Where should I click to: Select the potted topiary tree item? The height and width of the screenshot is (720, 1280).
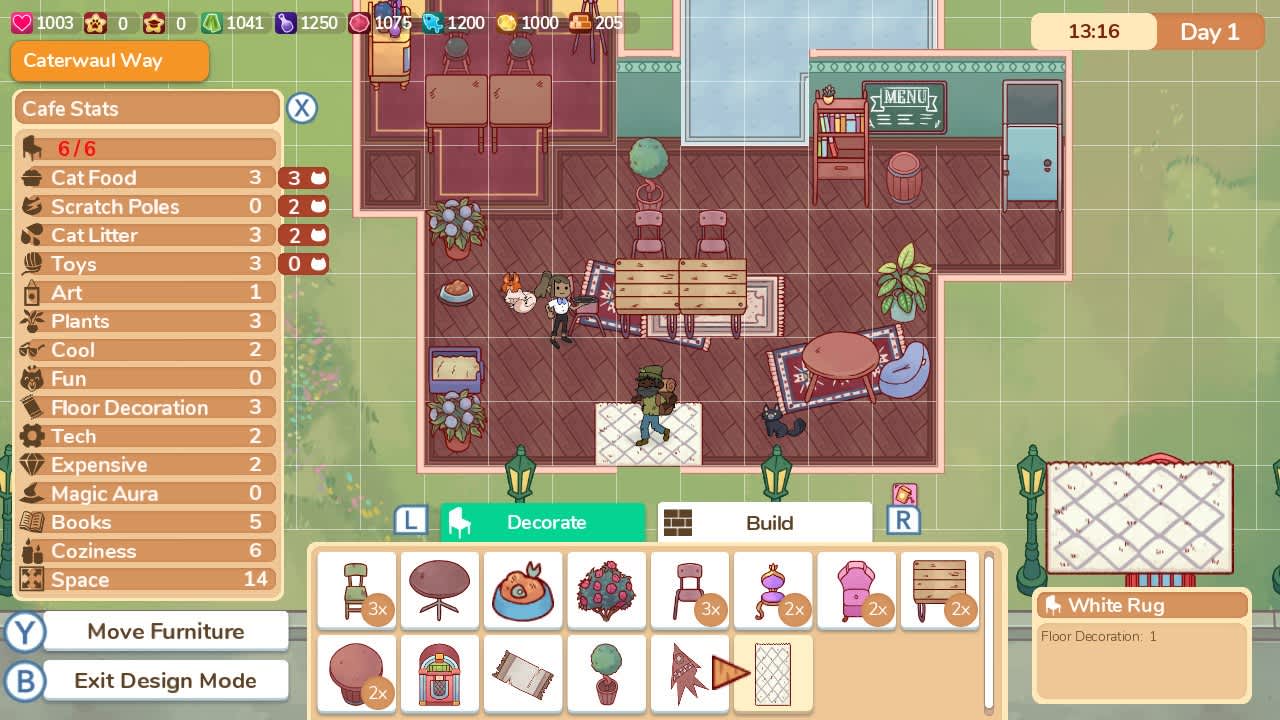click(x=606, y=674)
